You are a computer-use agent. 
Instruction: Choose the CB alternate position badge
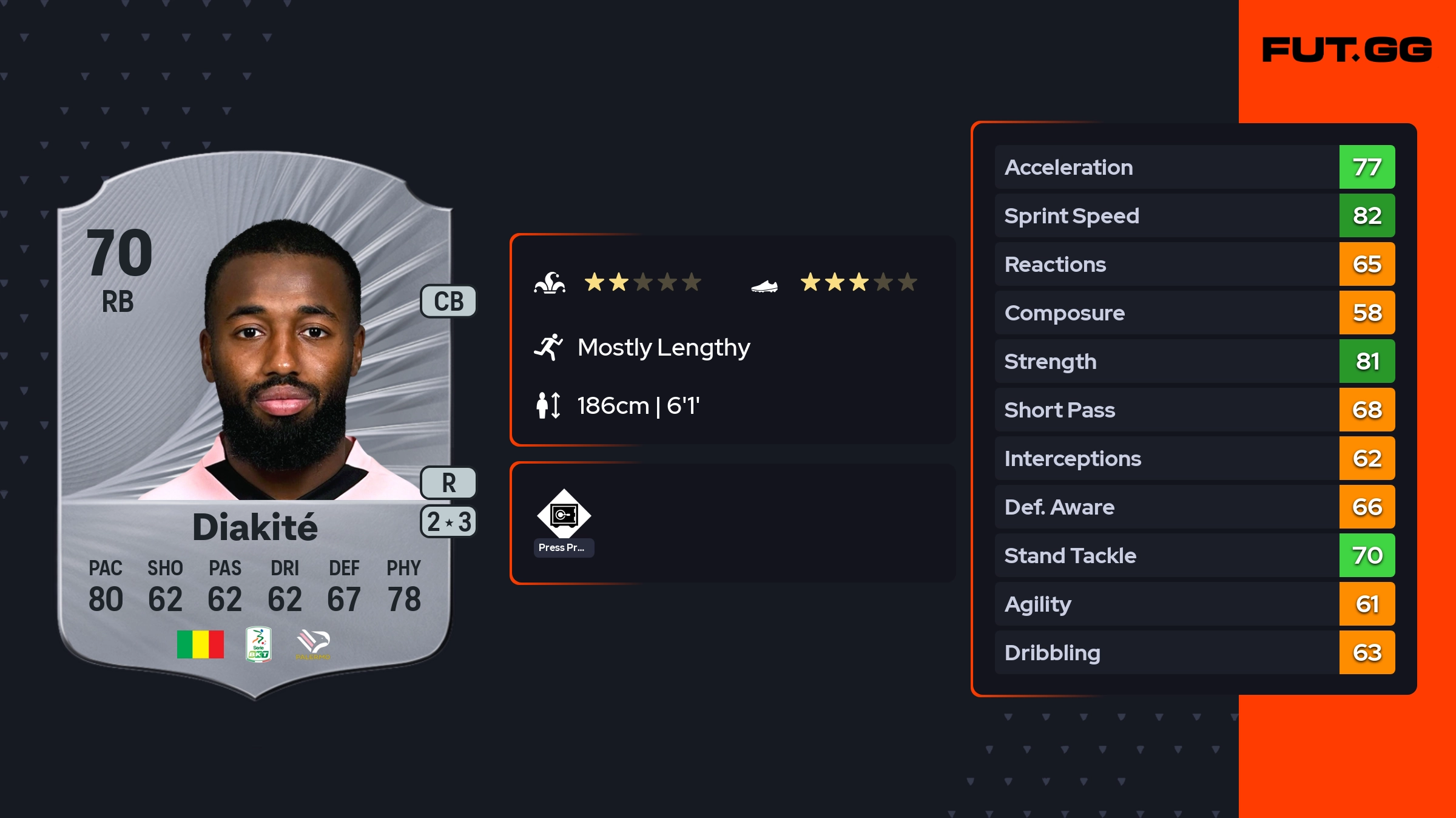pyautogui.click(x=448, y=302)
